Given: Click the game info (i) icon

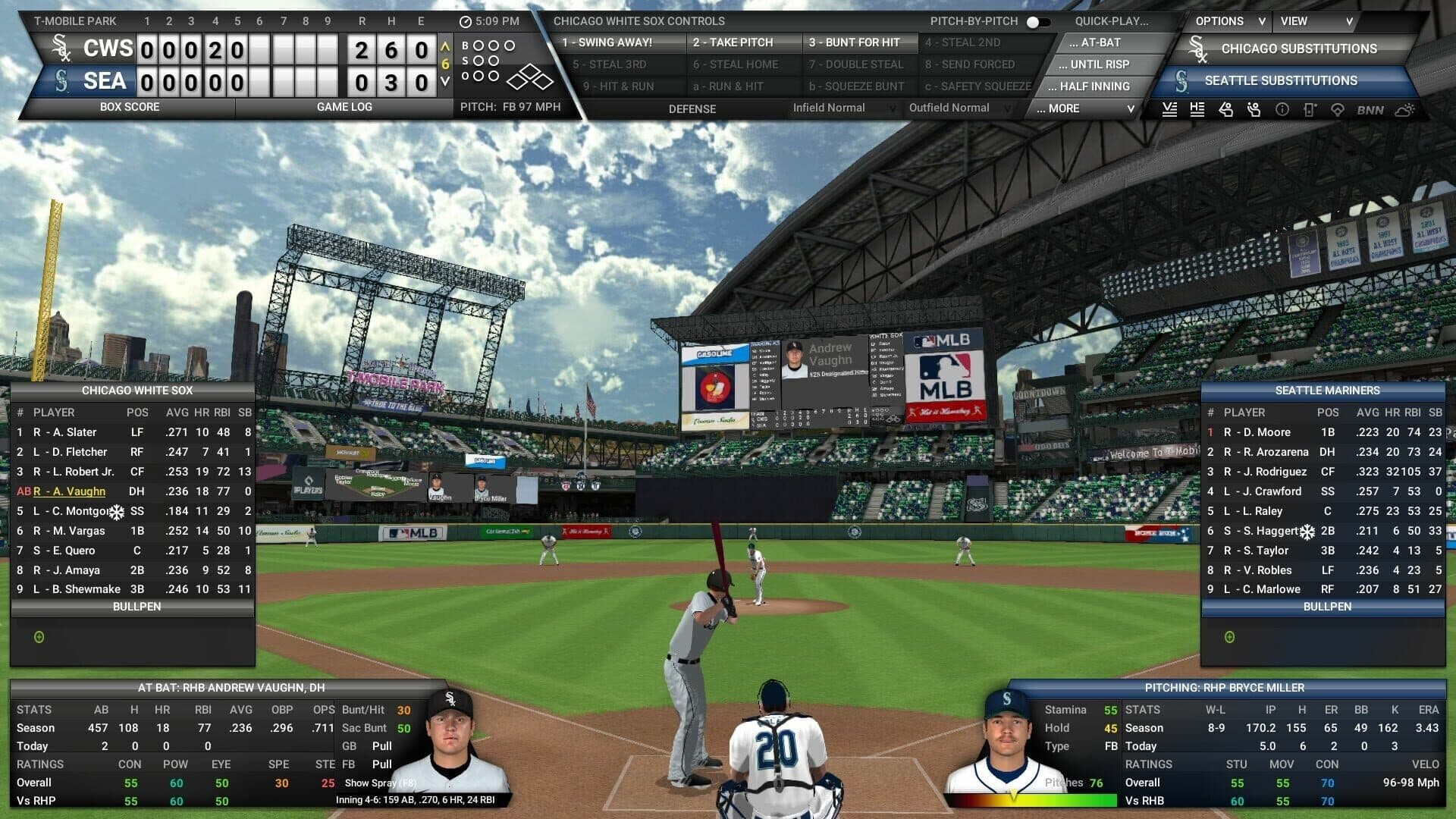Looking at the screenshot, I should tap(1282, 110).
